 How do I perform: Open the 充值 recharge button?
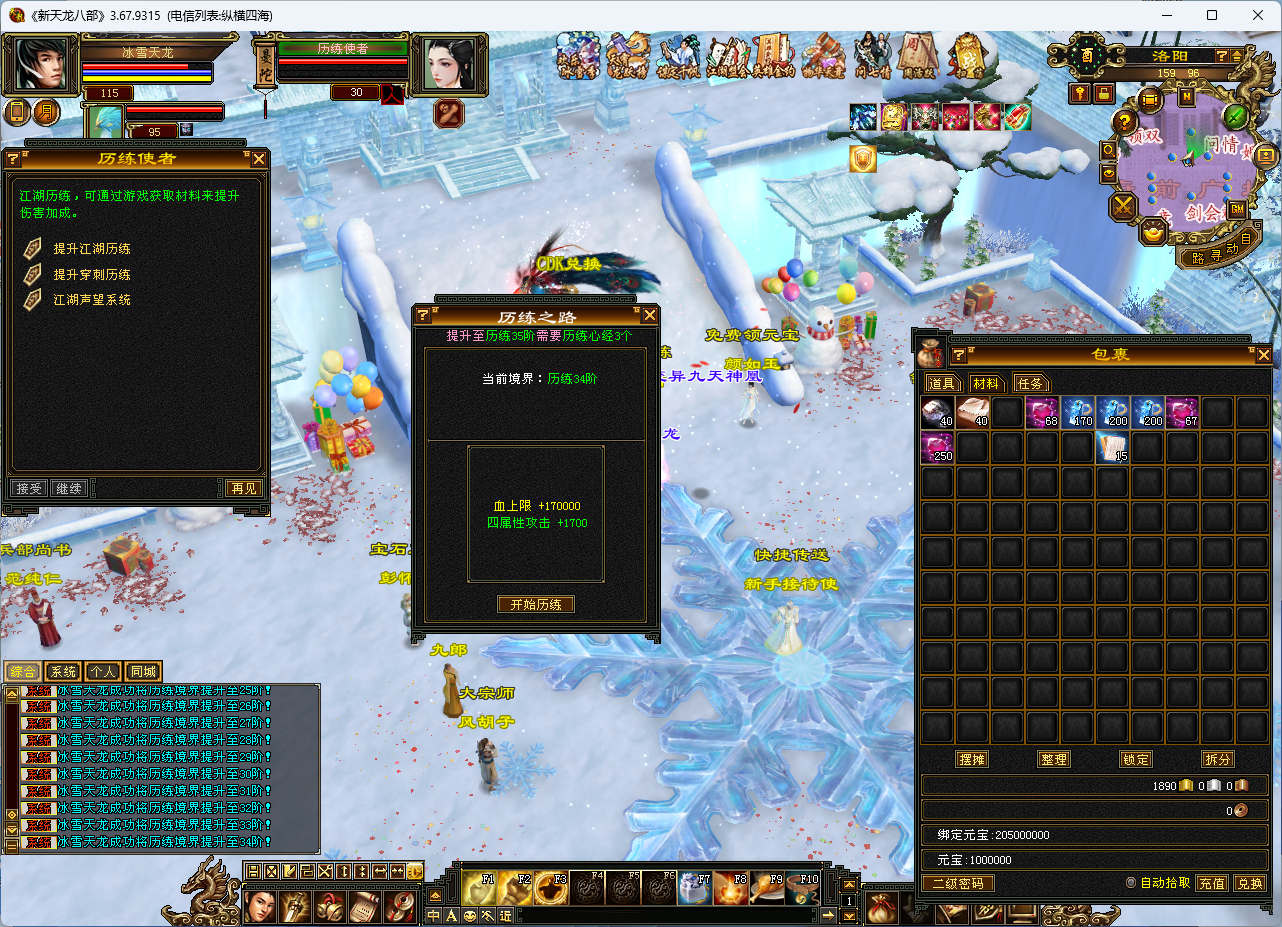coord(1213,883)
